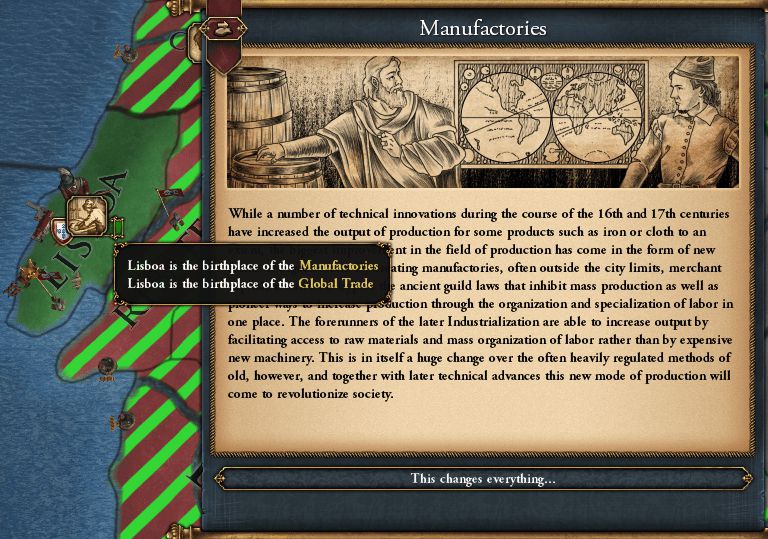Click the Portuguese shield beside the unit counter
Screen dimensions: 768x539
(62, 232)
